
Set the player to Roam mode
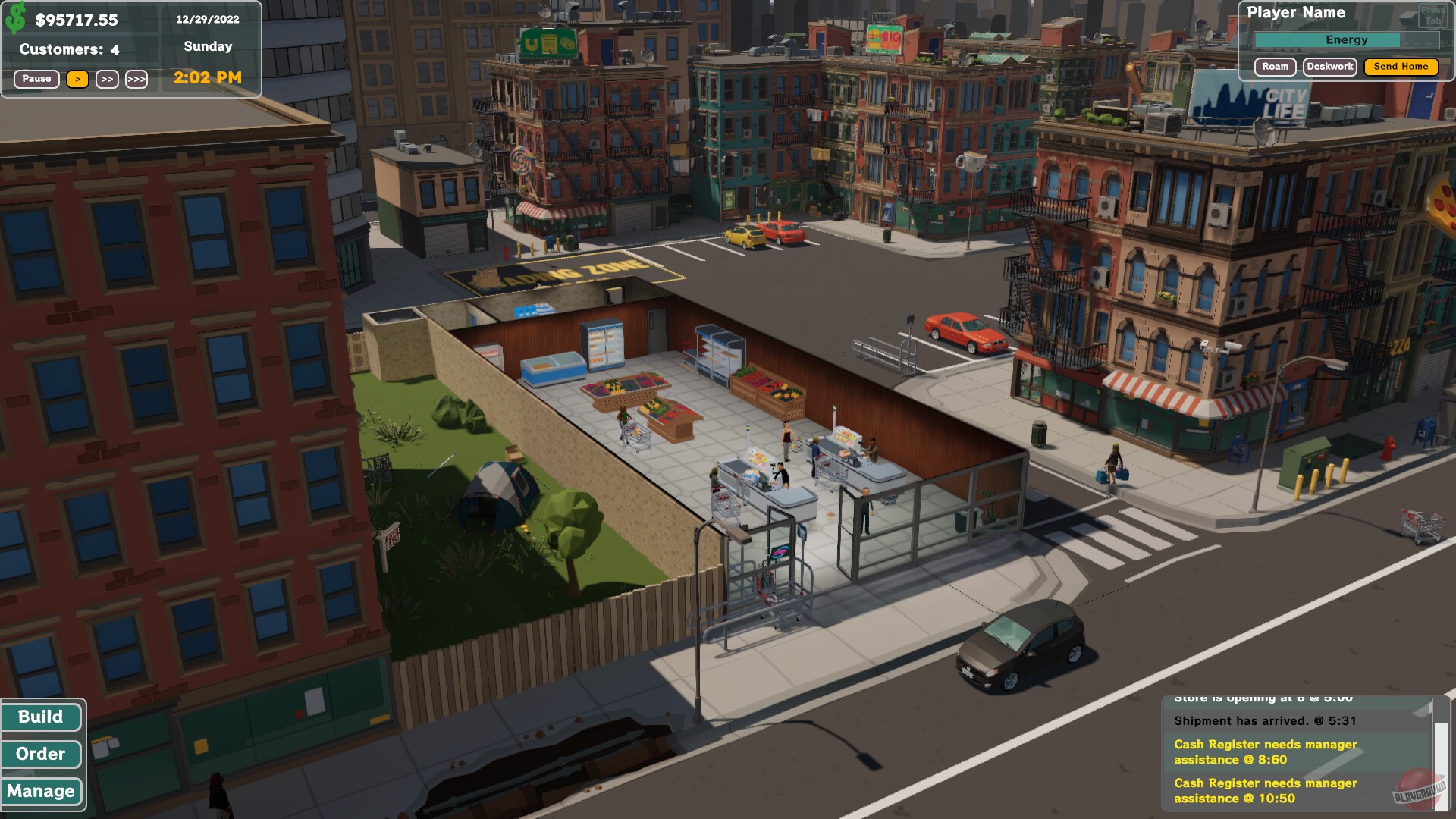tap(1275, 67)
